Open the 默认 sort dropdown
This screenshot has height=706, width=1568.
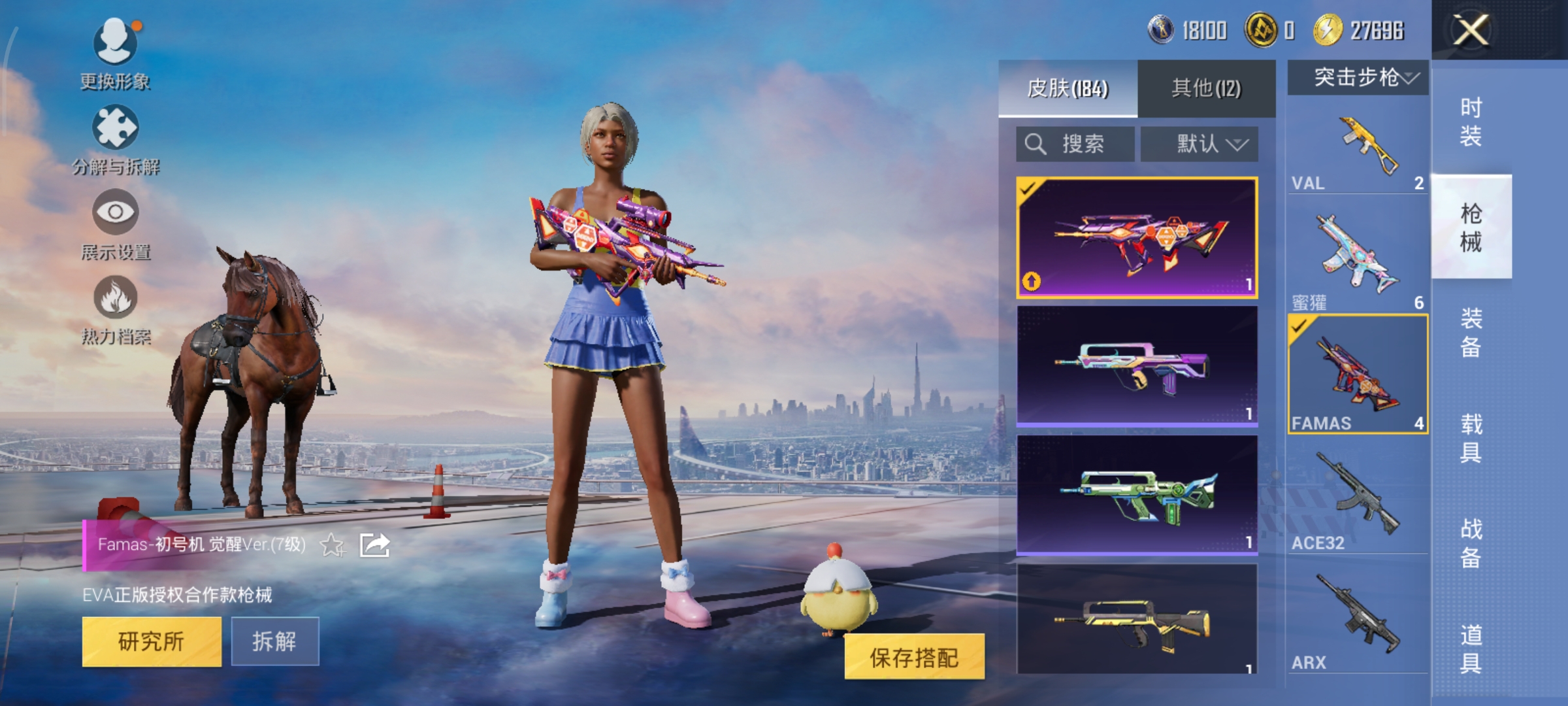[1200, 144]
